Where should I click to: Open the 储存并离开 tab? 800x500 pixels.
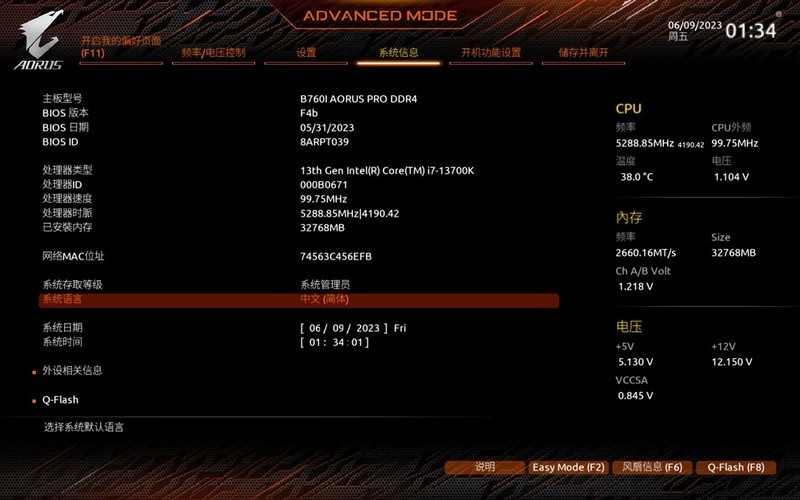point(583,53)
